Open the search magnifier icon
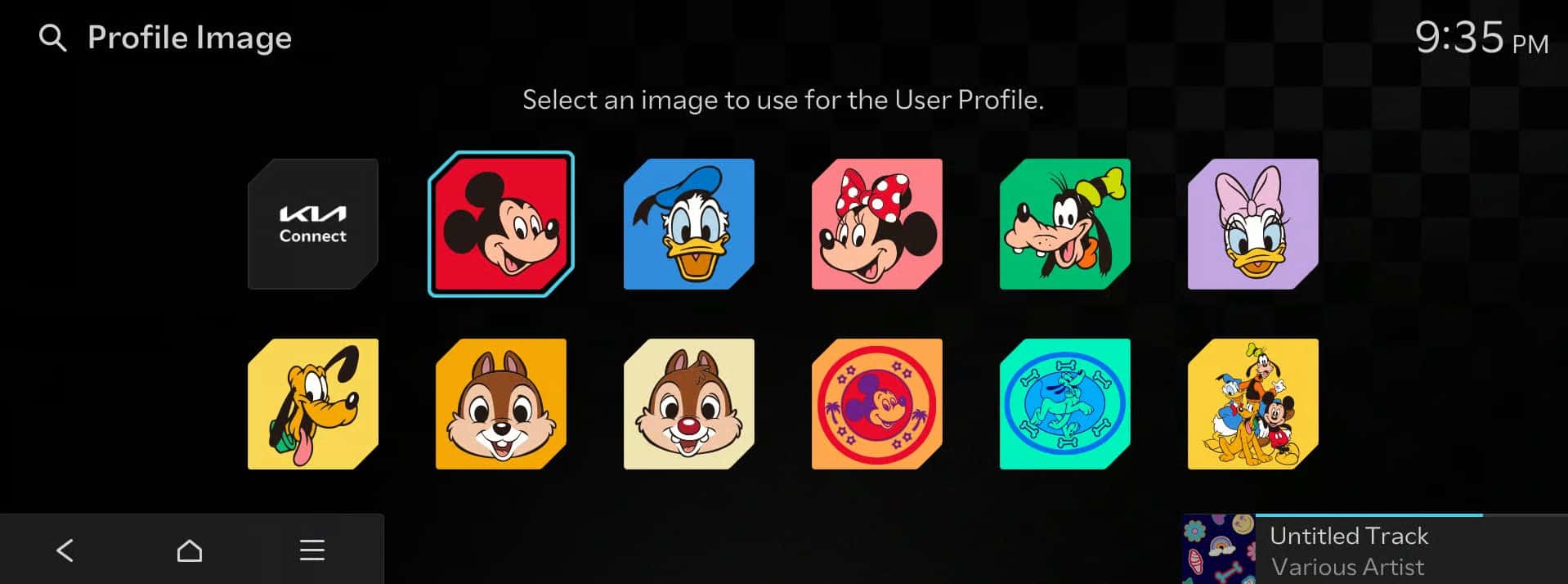Screen dimensions: 1568x584 53,38
